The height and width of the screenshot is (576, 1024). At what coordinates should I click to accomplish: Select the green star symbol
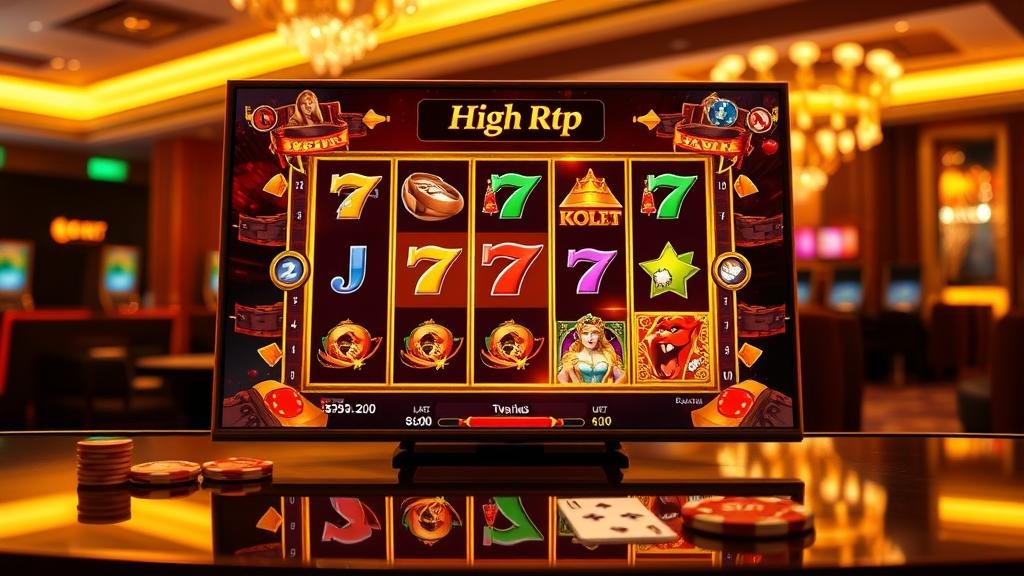pyautogui.click(x=668, y=270)
